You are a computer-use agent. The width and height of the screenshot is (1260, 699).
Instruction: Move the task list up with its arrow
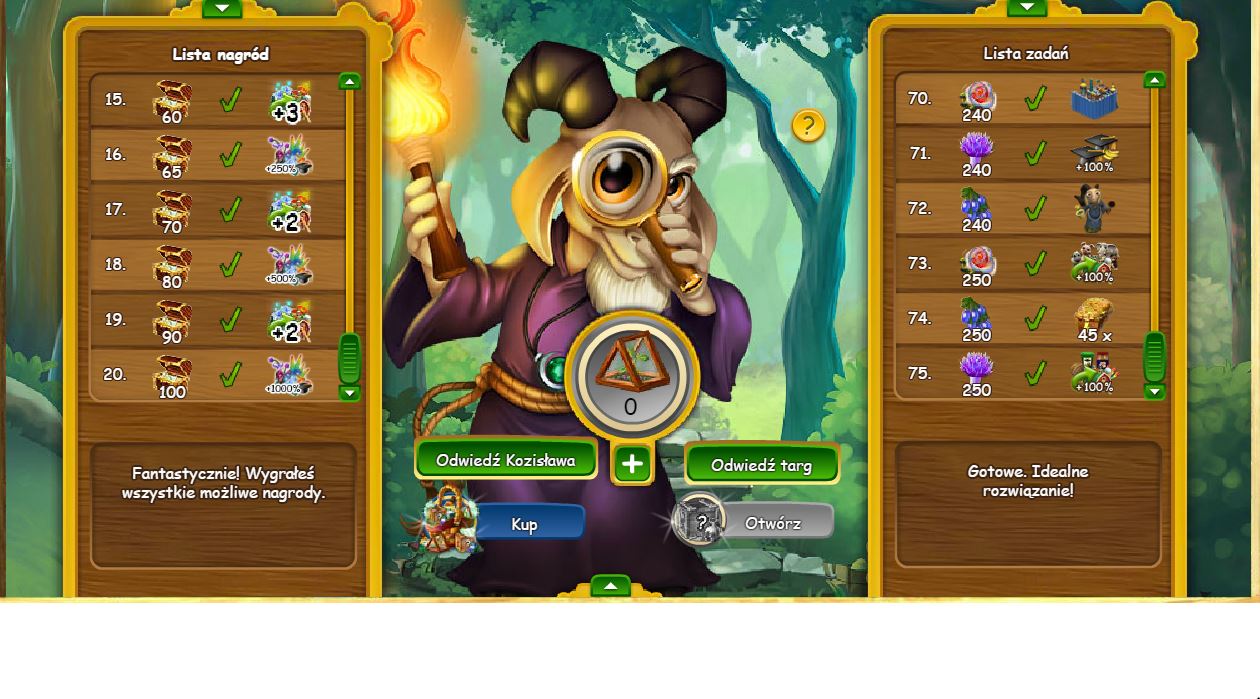tap(1154, 80)
